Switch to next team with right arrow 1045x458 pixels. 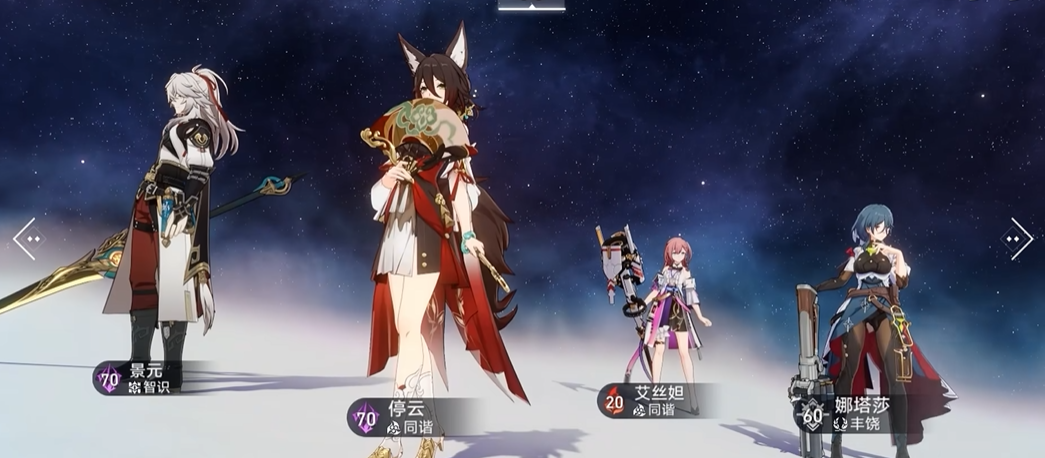point(1019,239)
